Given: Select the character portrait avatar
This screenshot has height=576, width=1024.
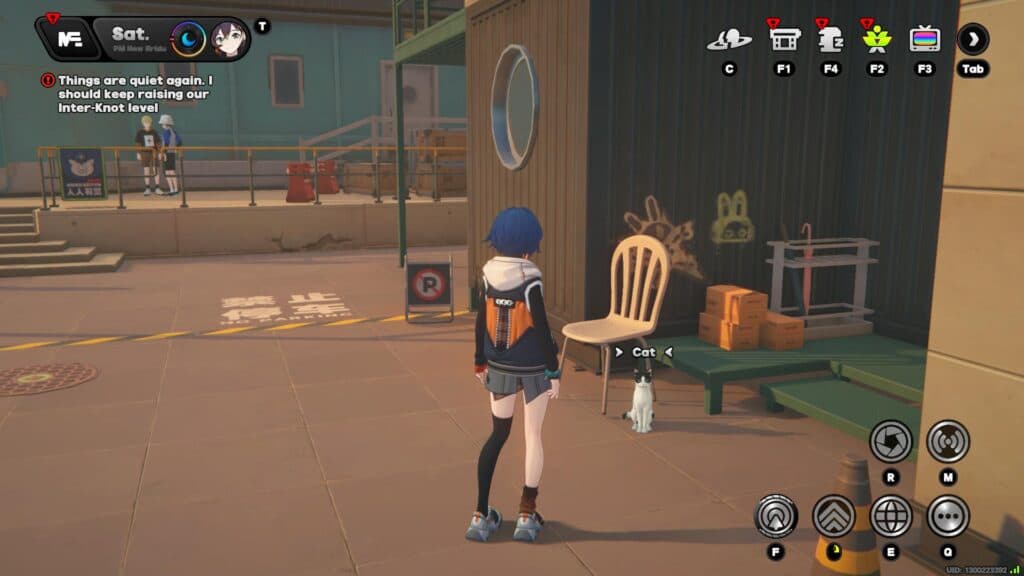Looking at the screenshot, I should (229, 40).
